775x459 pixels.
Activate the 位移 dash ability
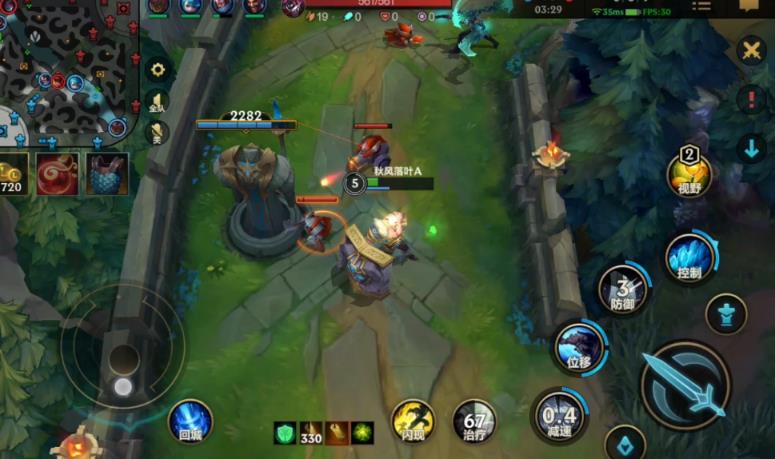[x=579, y=346]
